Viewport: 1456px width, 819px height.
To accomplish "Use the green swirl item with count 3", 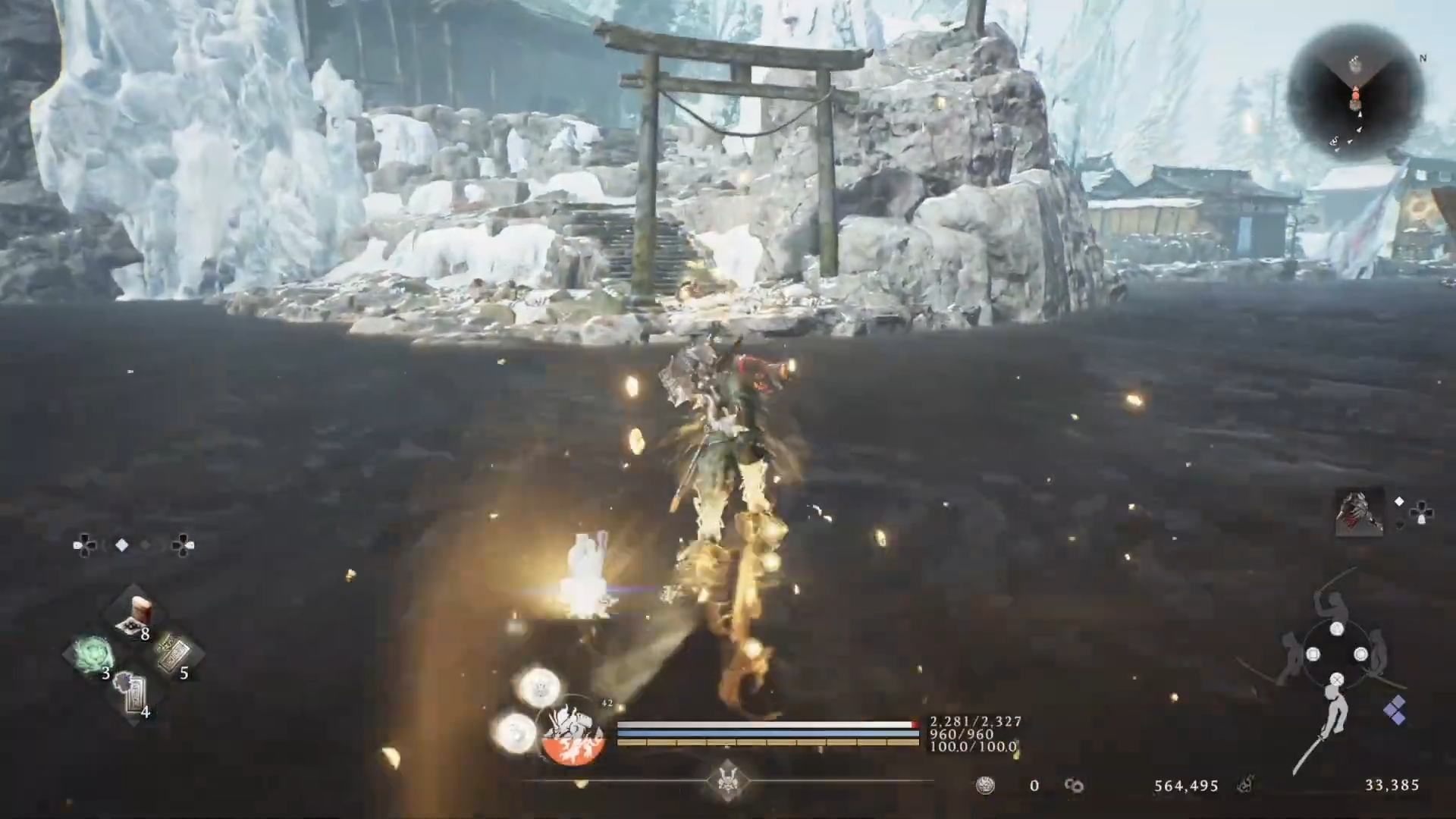I will pos(93,654).
